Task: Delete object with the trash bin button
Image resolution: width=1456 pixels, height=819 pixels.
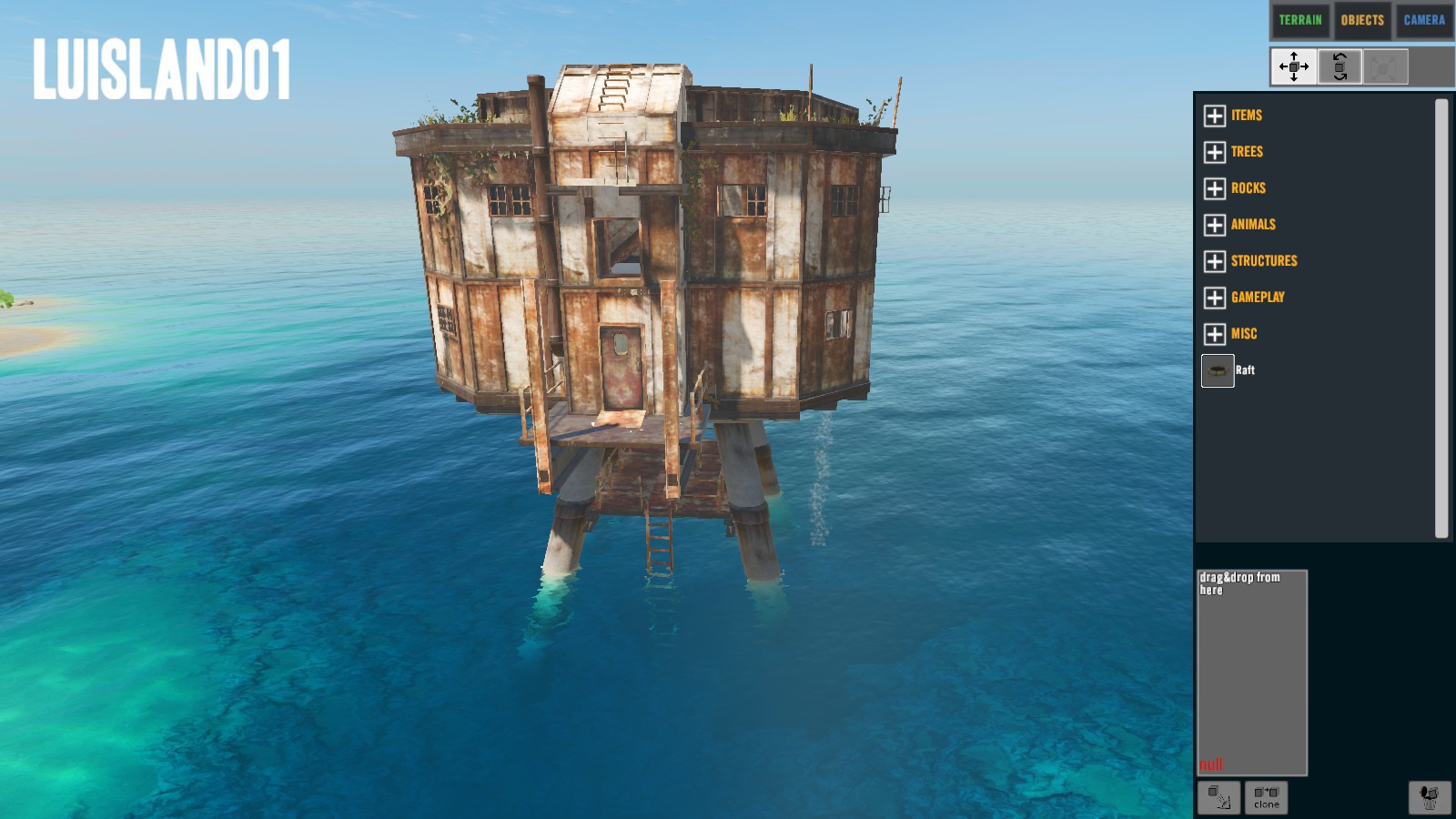Action: click(x=1430, y=797)
